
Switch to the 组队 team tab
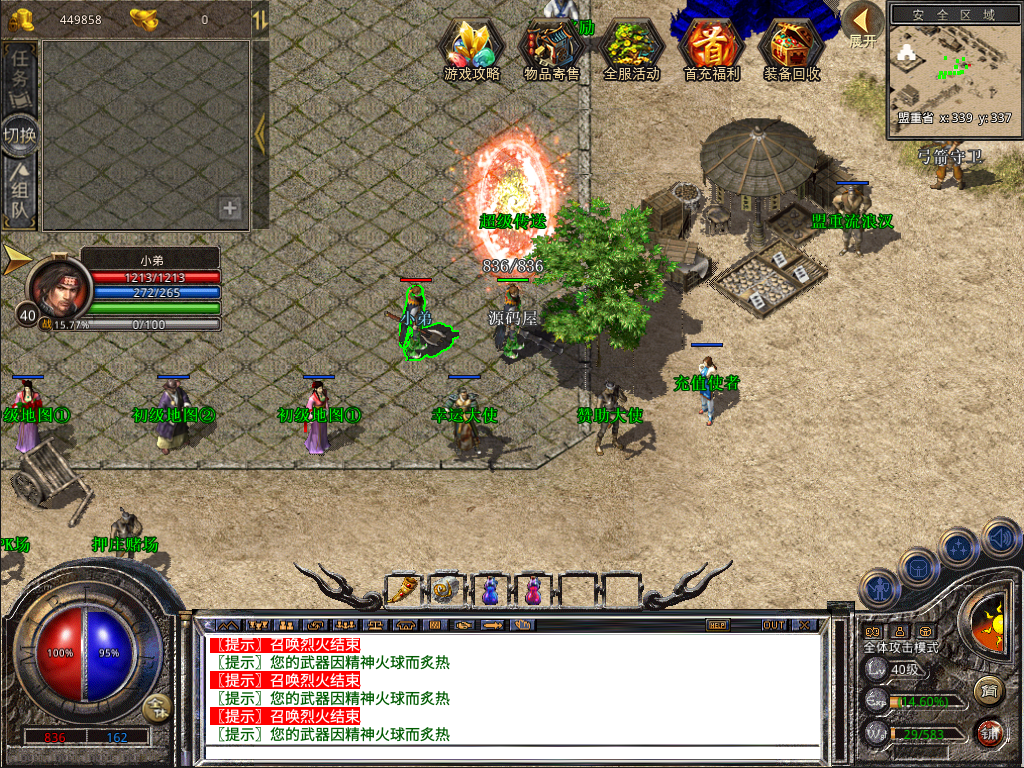(20, 193)
